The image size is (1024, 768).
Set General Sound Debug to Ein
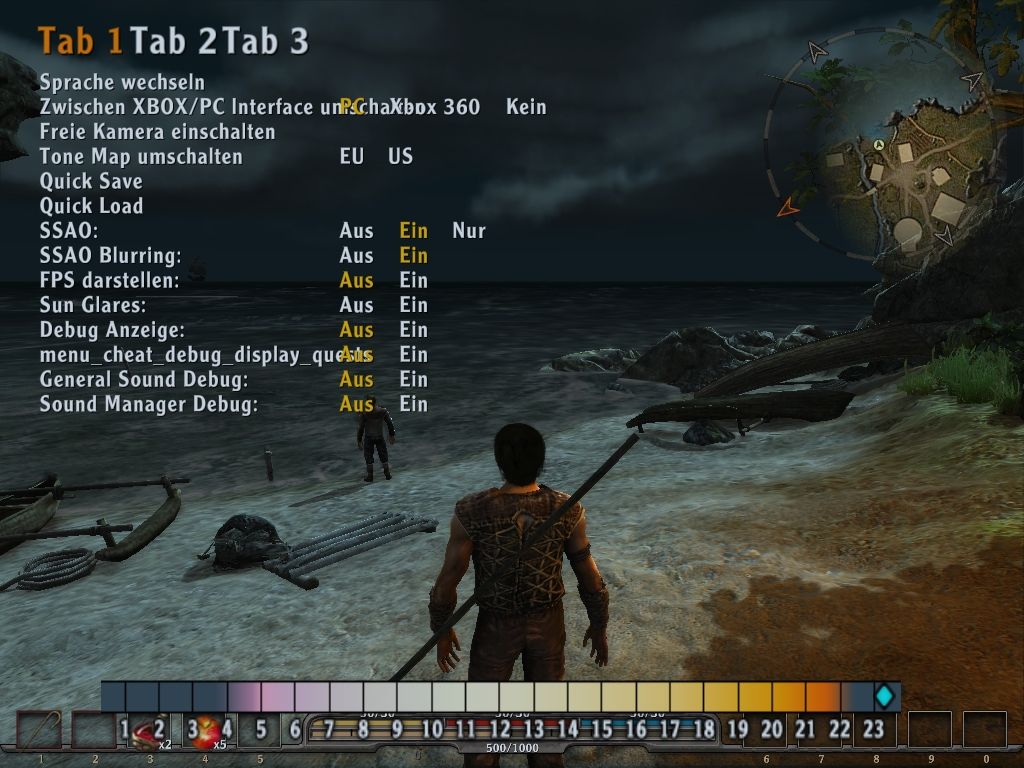click(413, 380)
